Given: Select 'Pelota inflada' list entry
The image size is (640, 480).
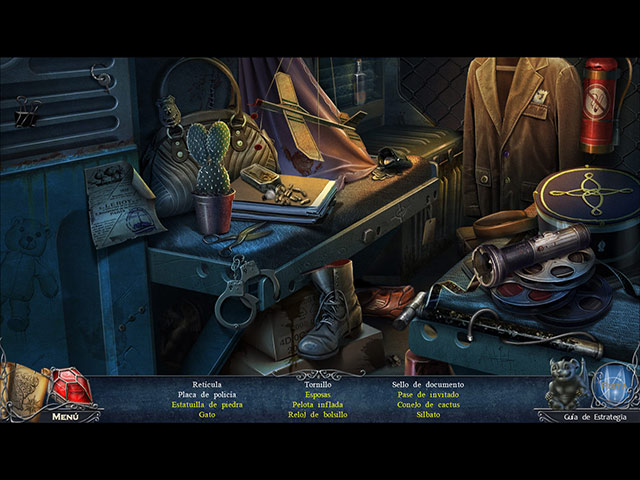Looking at the screenshot, I should pyautogui.click(x=317, y=404).
